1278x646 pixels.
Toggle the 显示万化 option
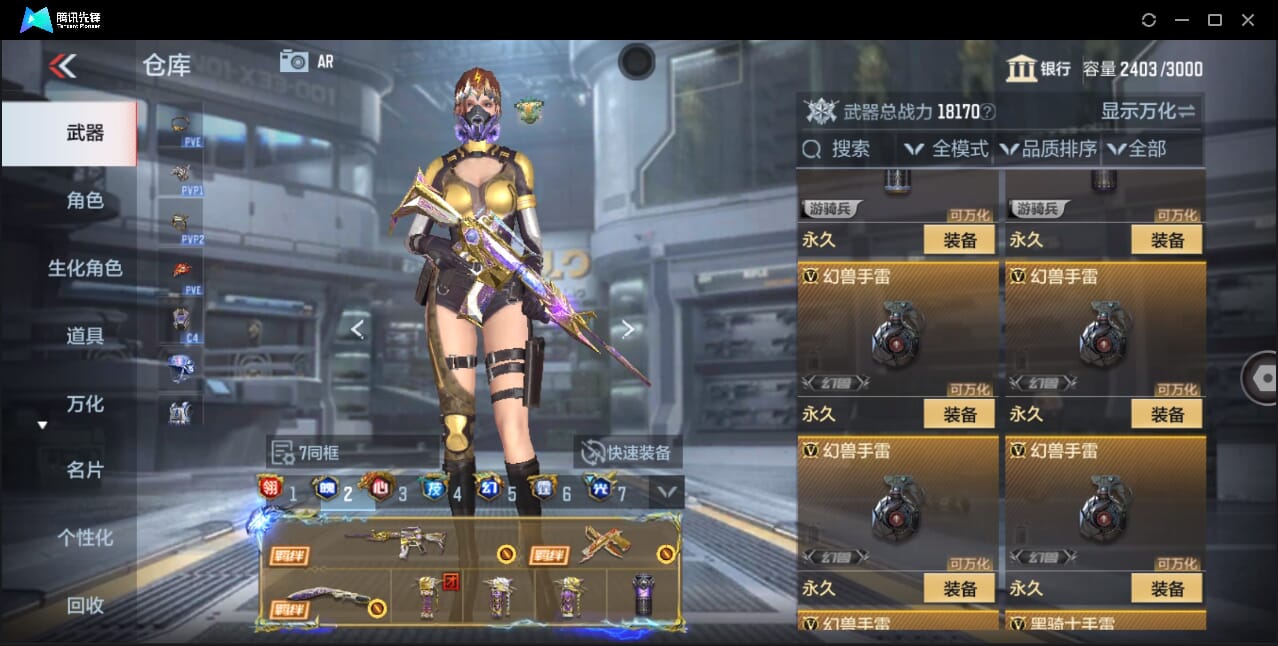(x=1148, y=111)
